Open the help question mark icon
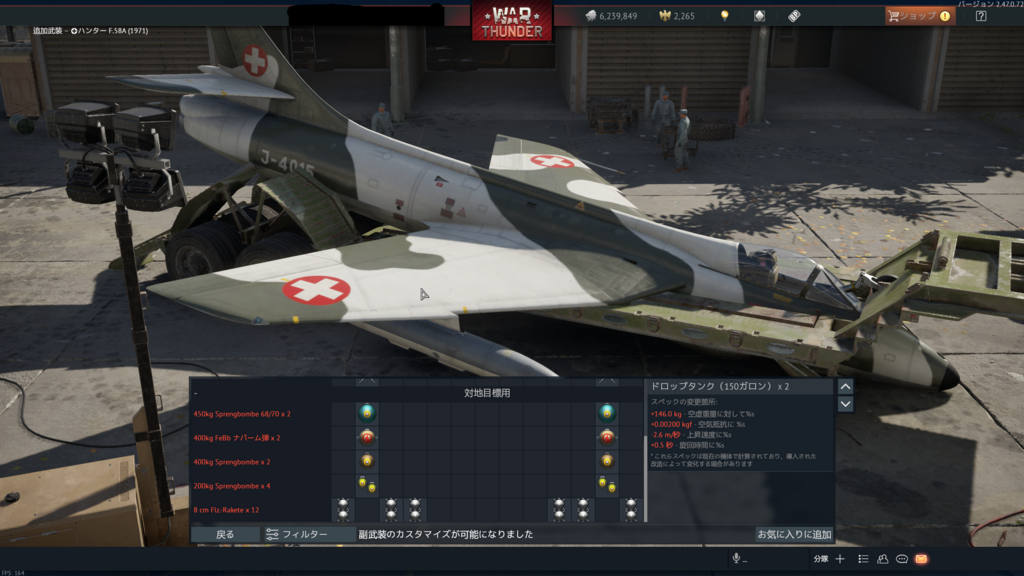Screen dimensions: 1024x576 point(980,16)
